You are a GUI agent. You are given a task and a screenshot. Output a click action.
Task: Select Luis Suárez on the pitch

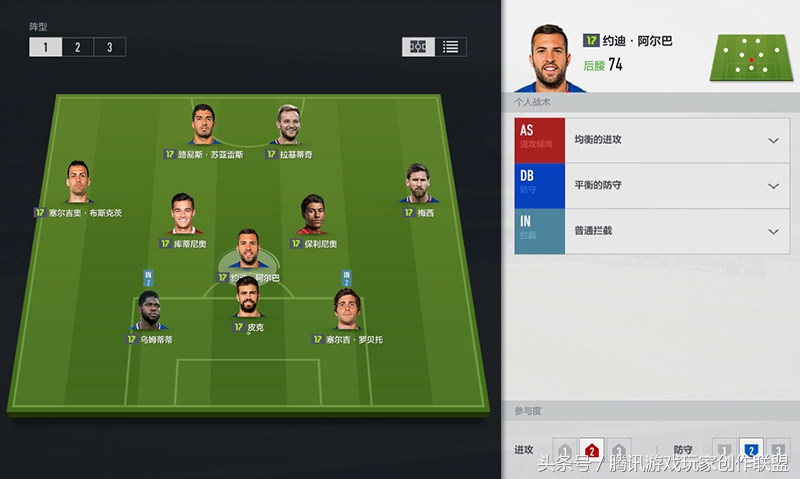point(204,127)
